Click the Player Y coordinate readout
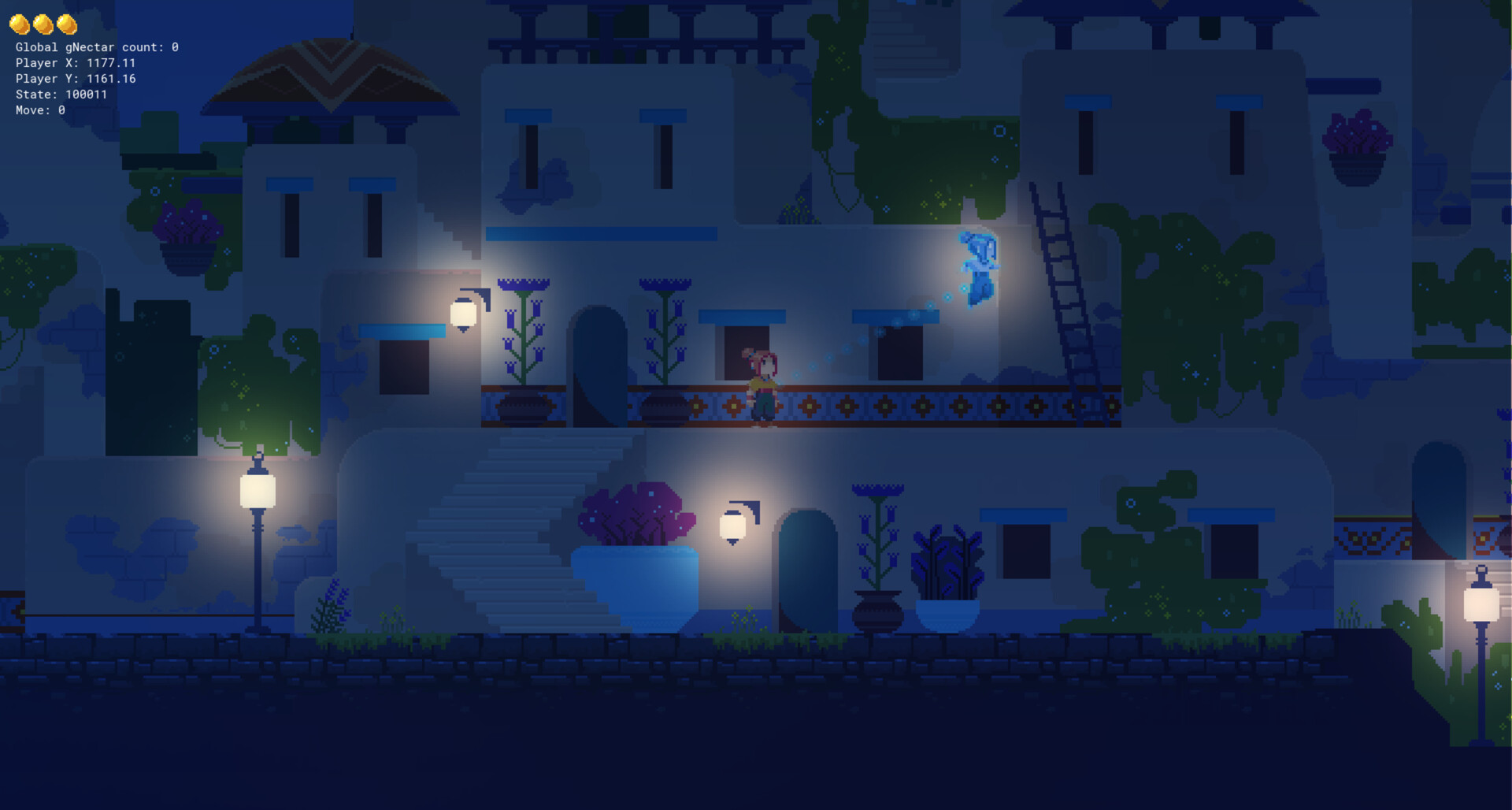Image resolution: width=1512 pixels, height=810 pixels. pyautogui.click(x=75, y=78)
